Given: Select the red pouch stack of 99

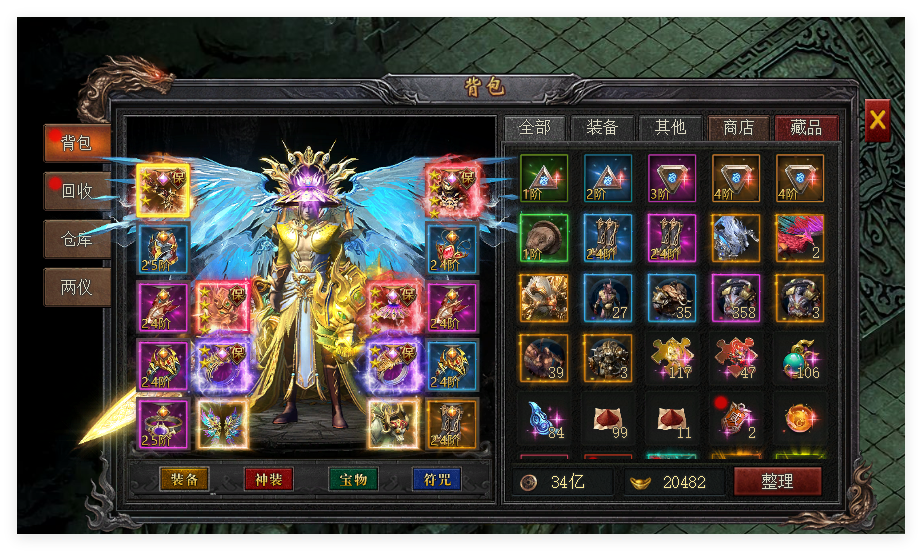Looking at the screenshot, I should 608,418.
